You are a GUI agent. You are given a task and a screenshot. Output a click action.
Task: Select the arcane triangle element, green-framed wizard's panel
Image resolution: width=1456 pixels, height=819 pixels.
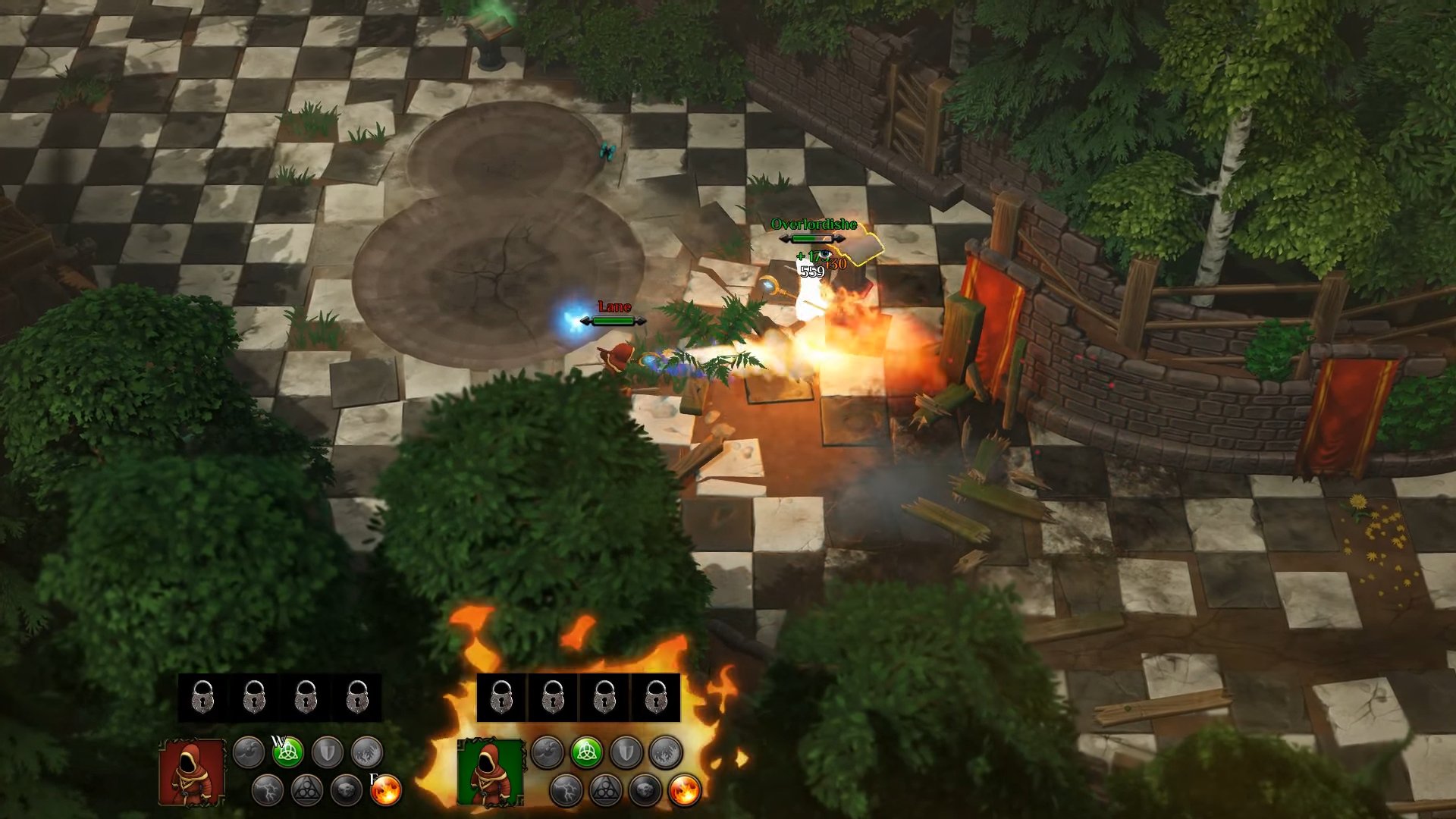(605, 790)
